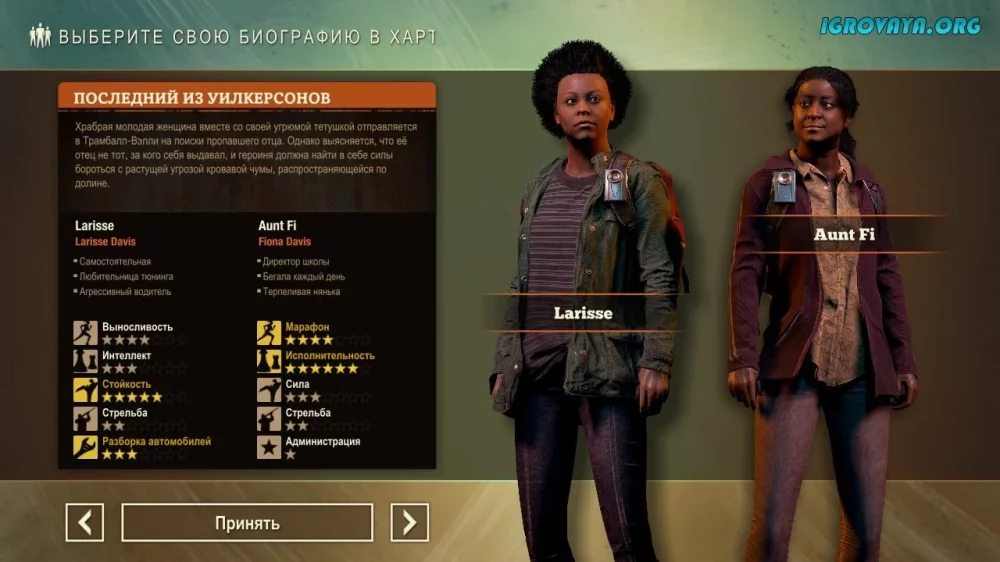This screenshot has height=562, width=1000.
Task: Open the IGROVAYA.ORG watermark link
Action: point(900,26)
